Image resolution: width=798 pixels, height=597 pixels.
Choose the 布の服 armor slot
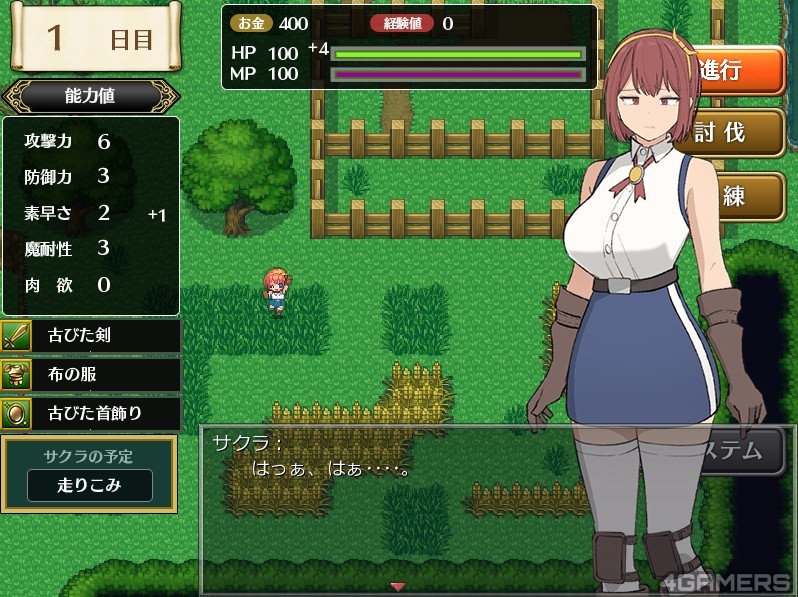pyautogui.click(x=91, y=374)
